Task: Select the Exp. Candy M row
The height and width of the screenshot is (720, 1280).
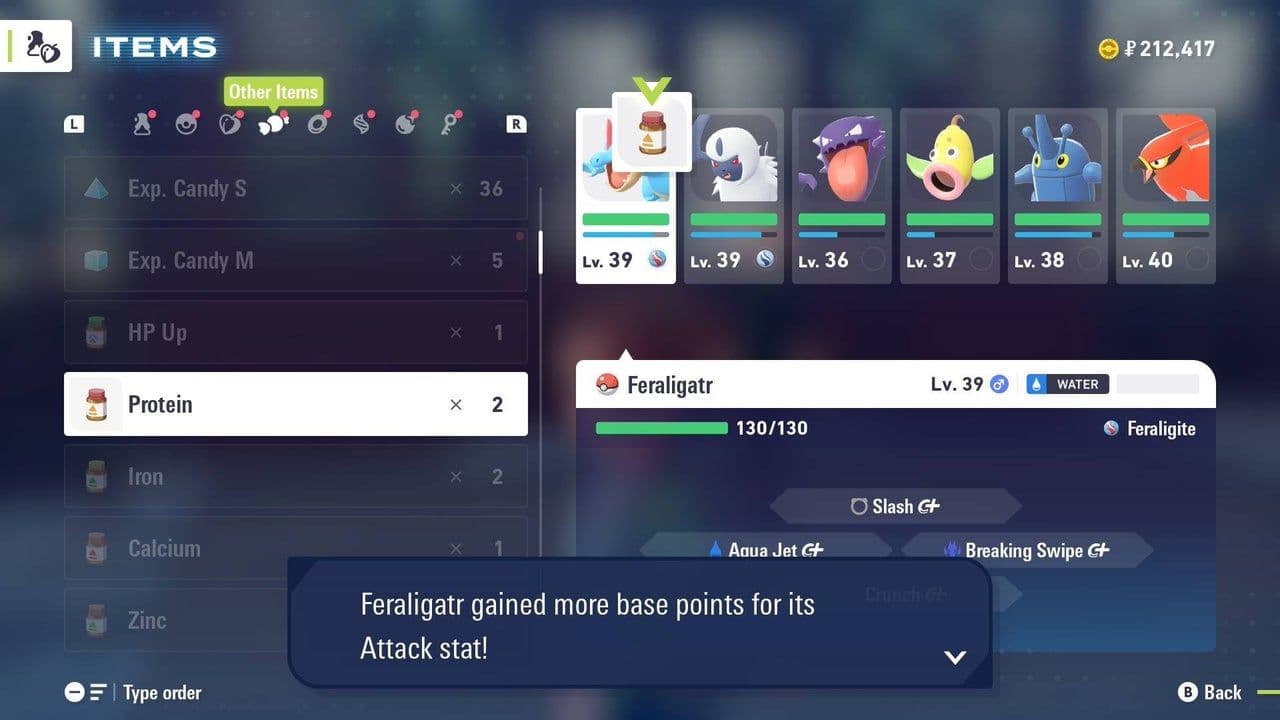Action: pyautogui.click(x=296, y=260)
